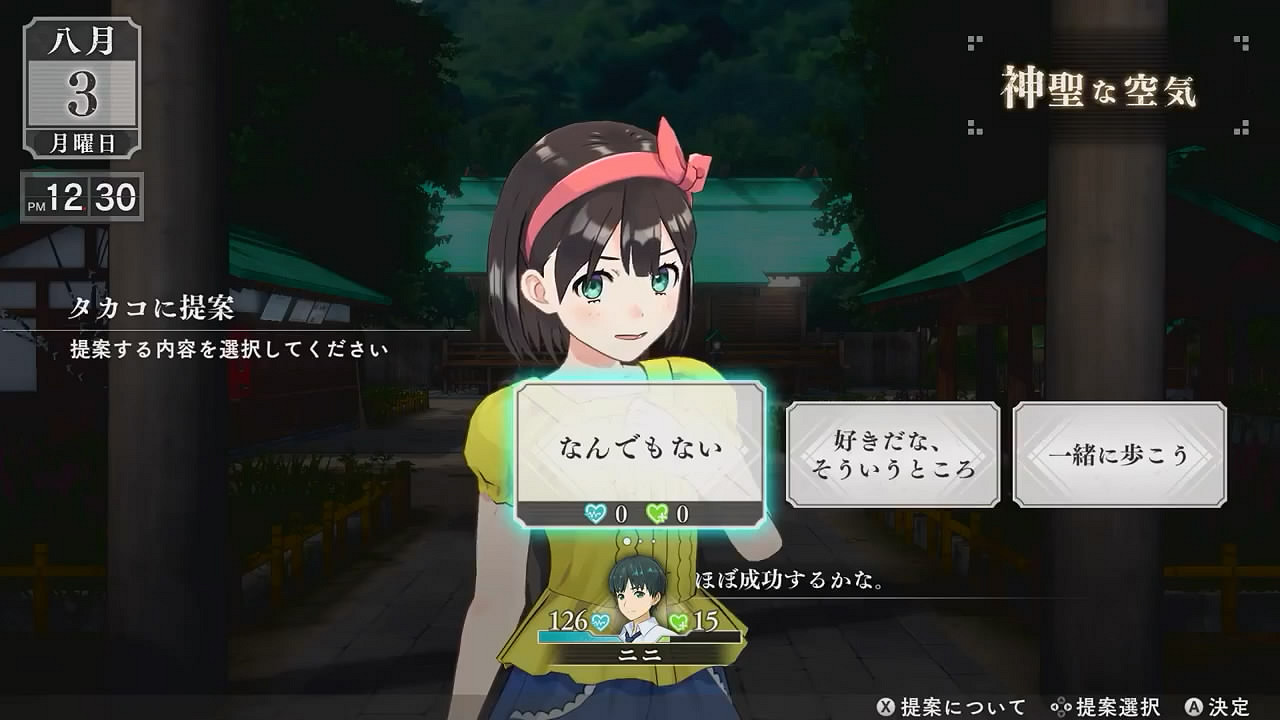Select the blue heart icon next to 126
This screenshot has width=1280, height=720.
598,622
